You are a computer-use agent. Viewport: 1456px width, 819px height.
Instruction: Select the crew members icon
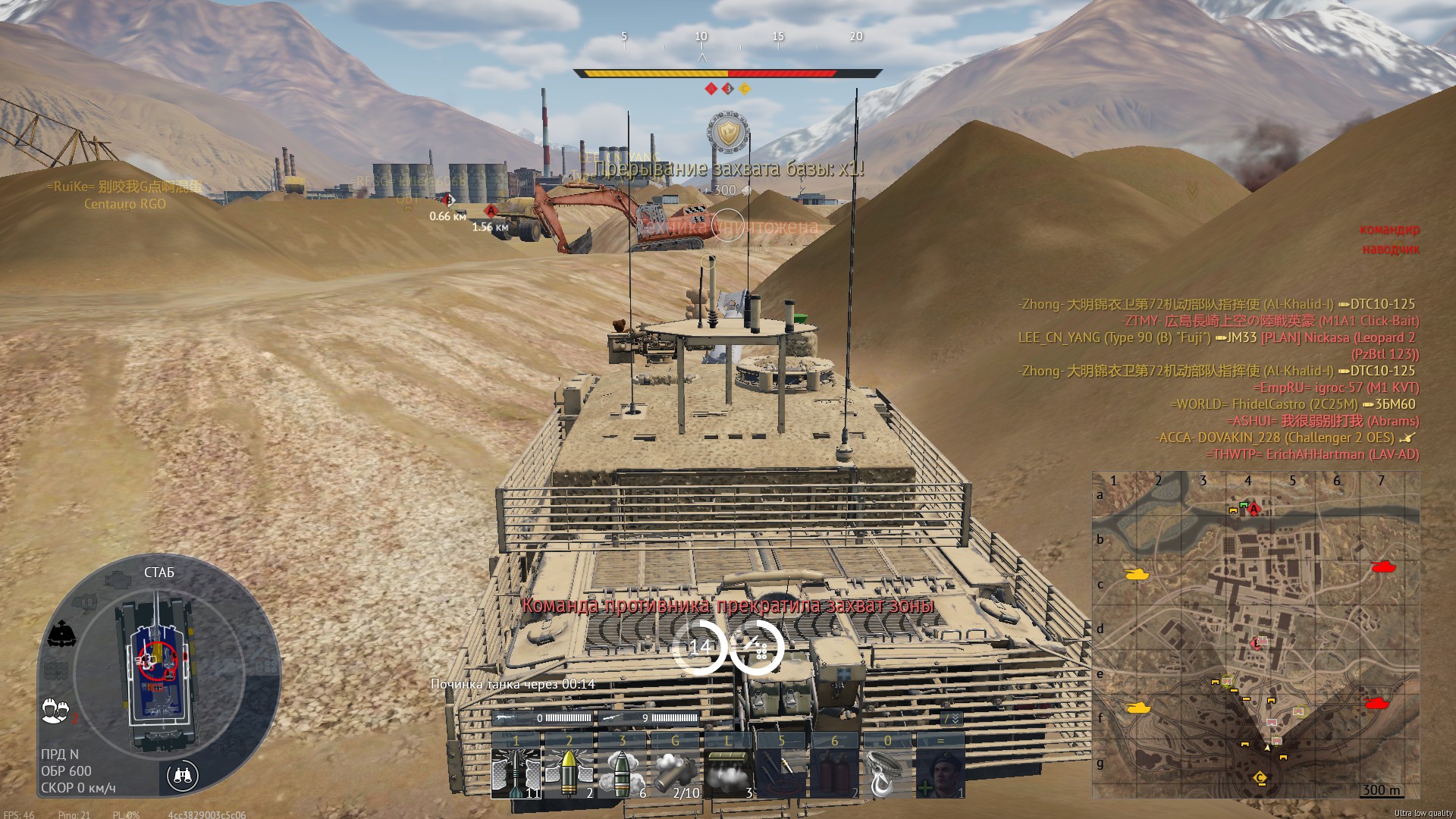pos(55,709)
